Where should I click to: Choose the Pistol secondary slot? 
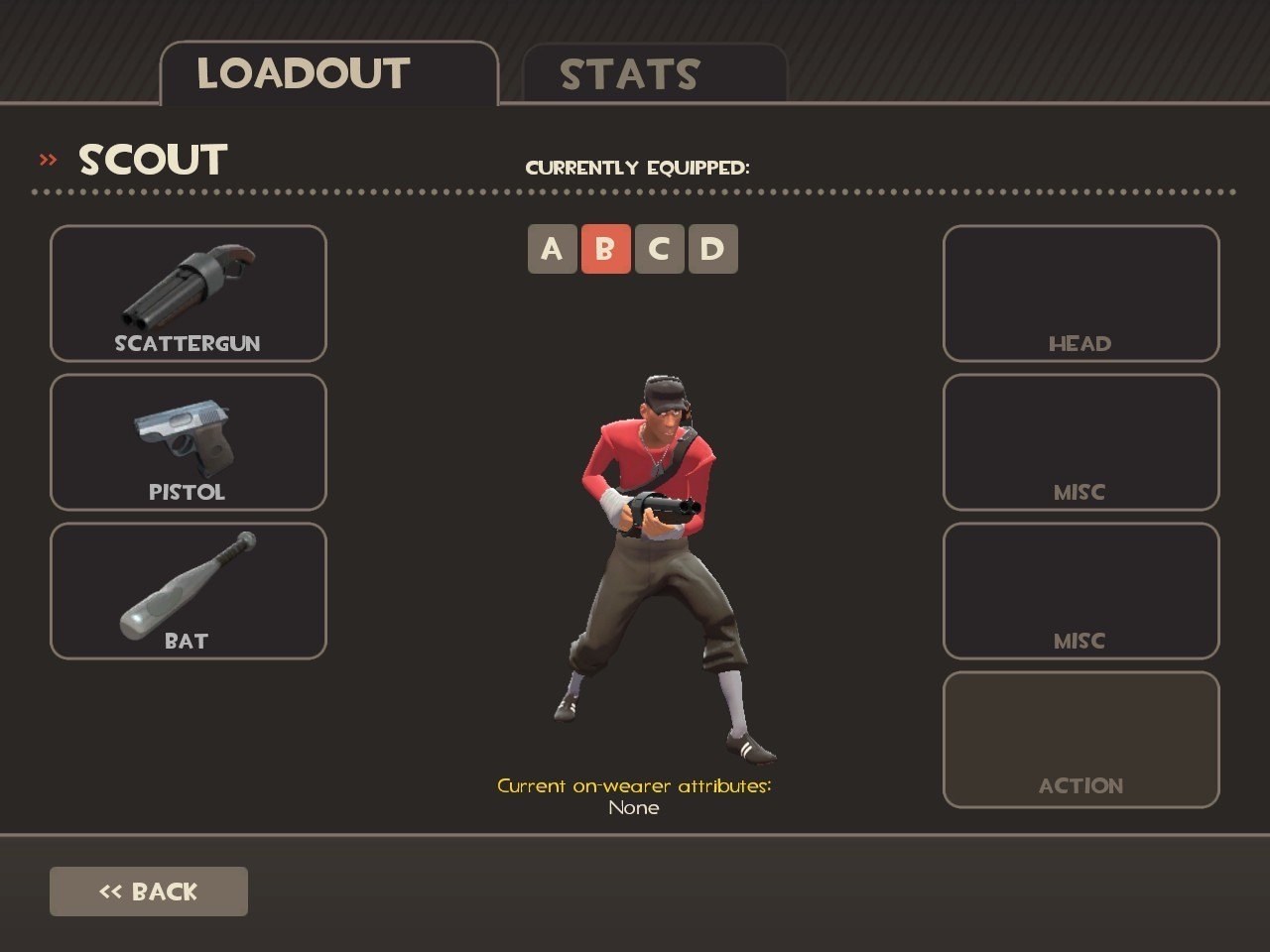pyautogui.click(x=189, y=442)
